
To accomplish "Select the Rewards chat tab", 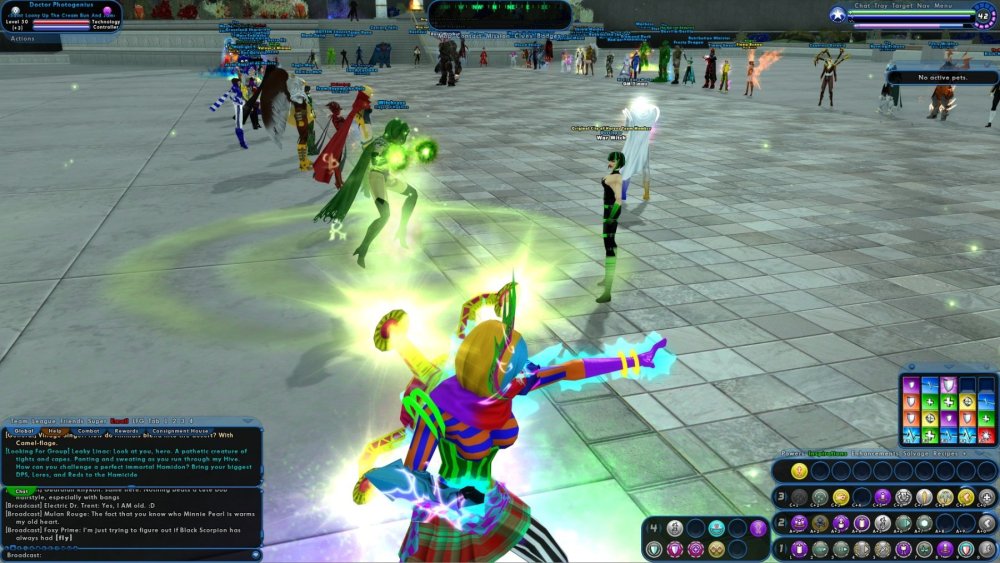I will pyautogui.click(x=127, y=431).
